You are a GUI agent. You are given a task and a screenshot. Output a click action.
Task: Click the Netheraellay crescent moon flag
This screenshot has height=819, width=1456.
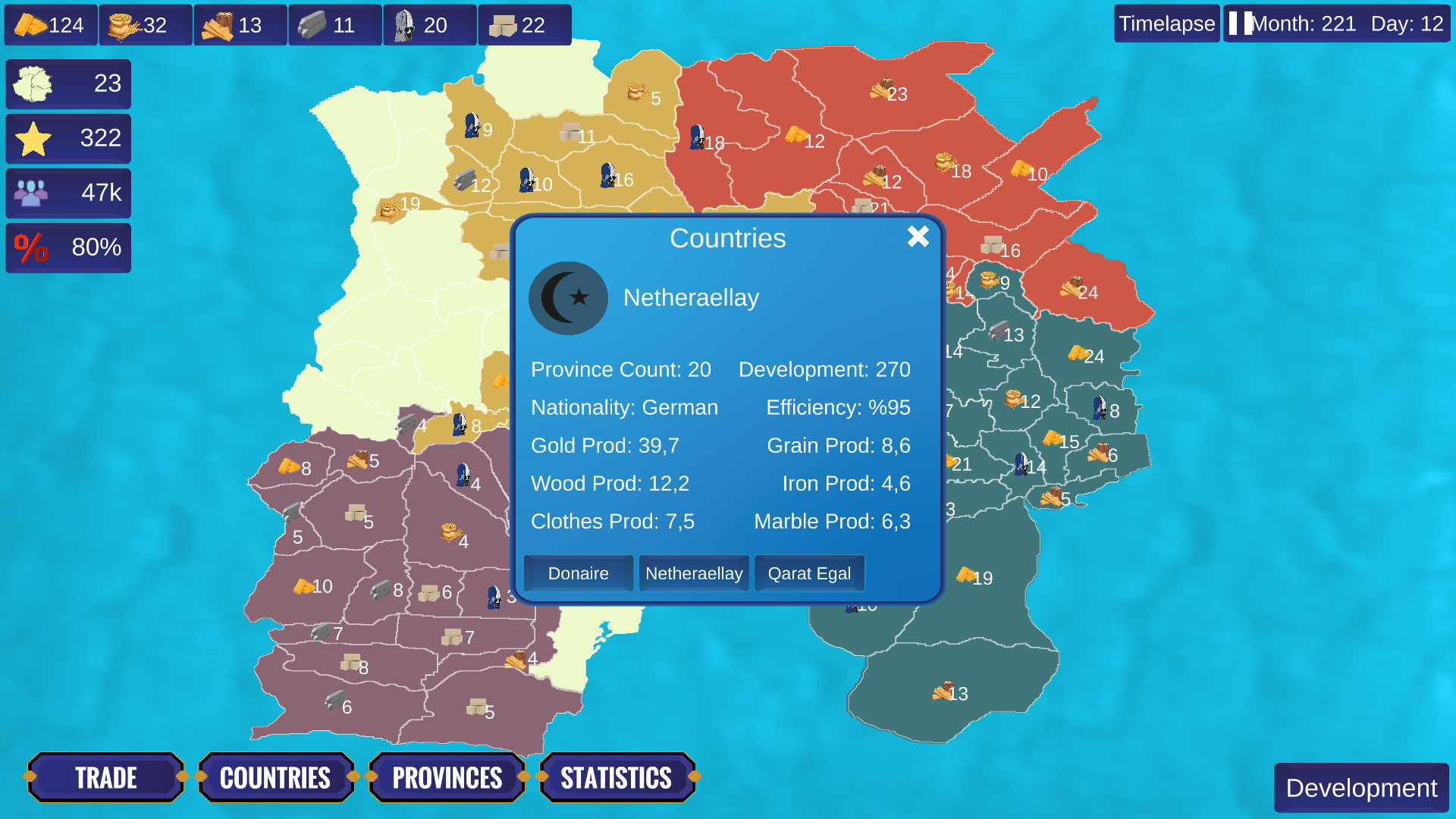click(568, 298)
